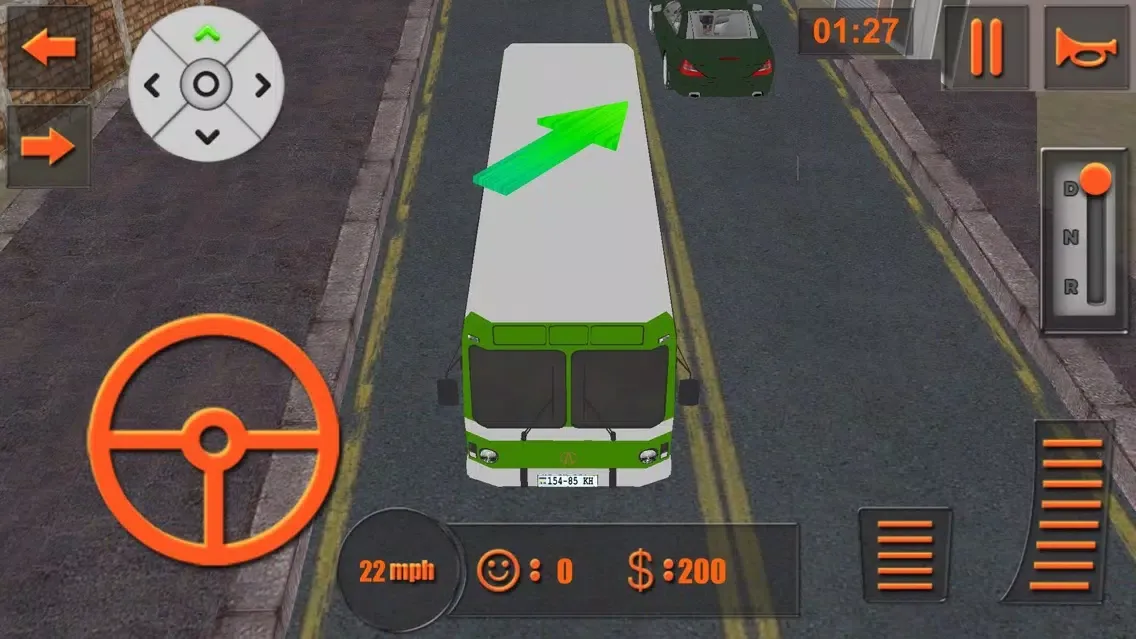Select the camera pad's left arrow

pyautogui.click(x=153, y=86)
